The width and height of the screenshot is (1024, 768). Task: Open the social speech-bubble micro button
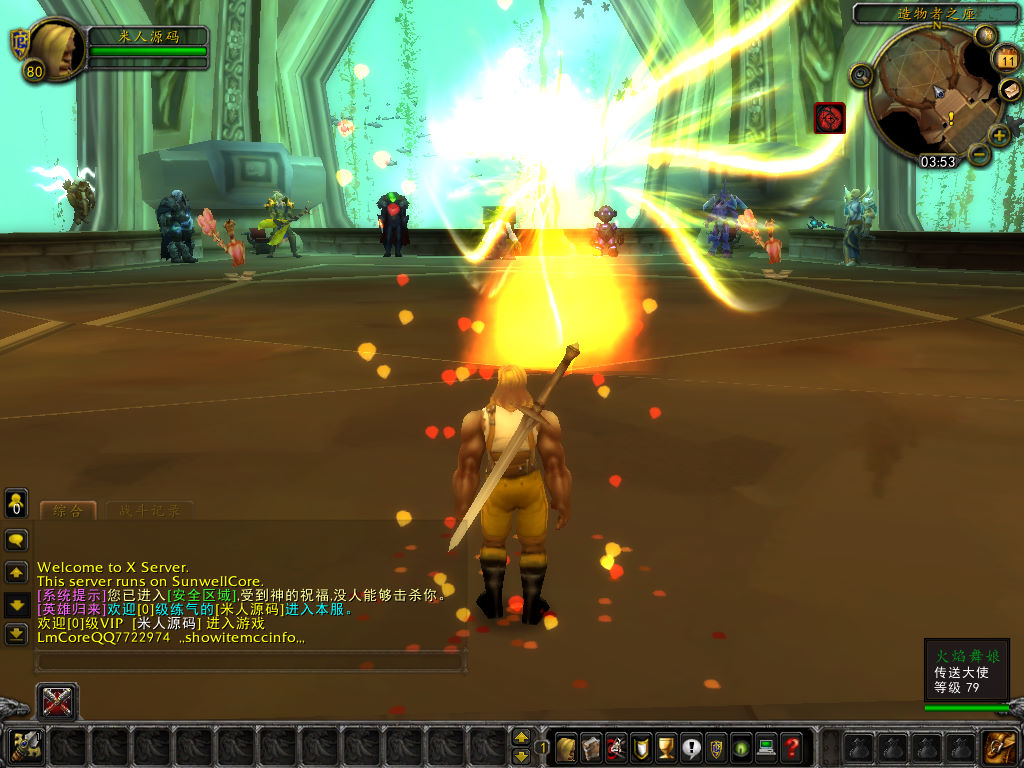pyautogui.click(x=691, y=746)
